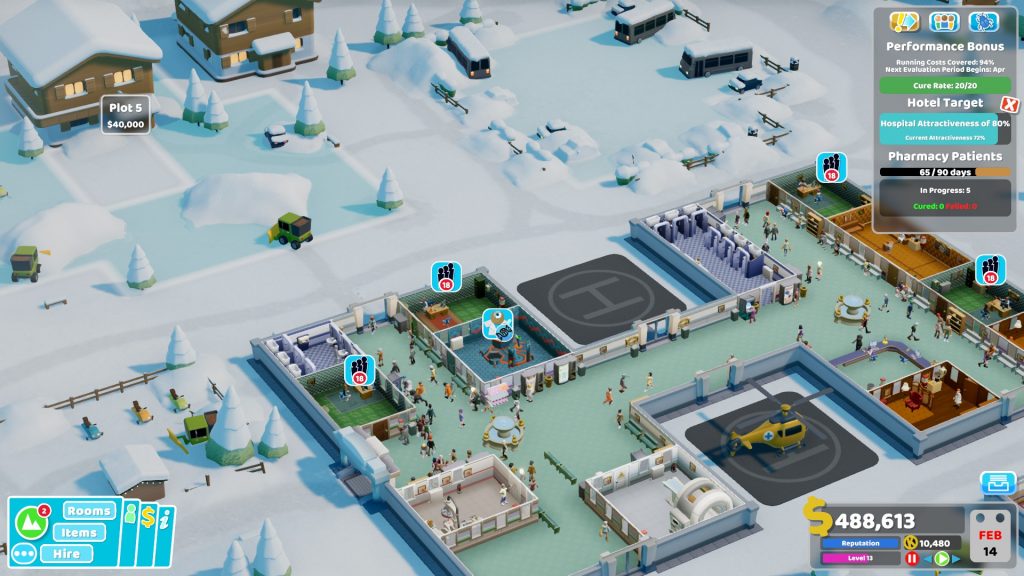Open the three-dots more options button

24,553
